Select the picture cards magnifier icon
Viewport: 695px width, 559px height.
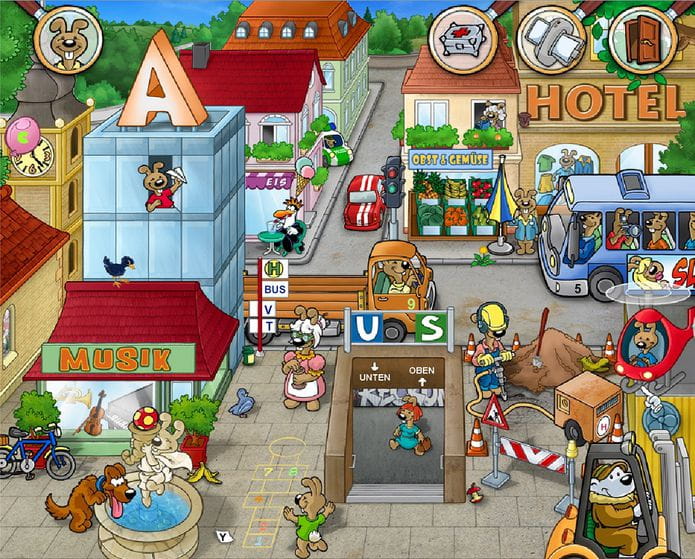pyautogui.click(x=552, y=39)
